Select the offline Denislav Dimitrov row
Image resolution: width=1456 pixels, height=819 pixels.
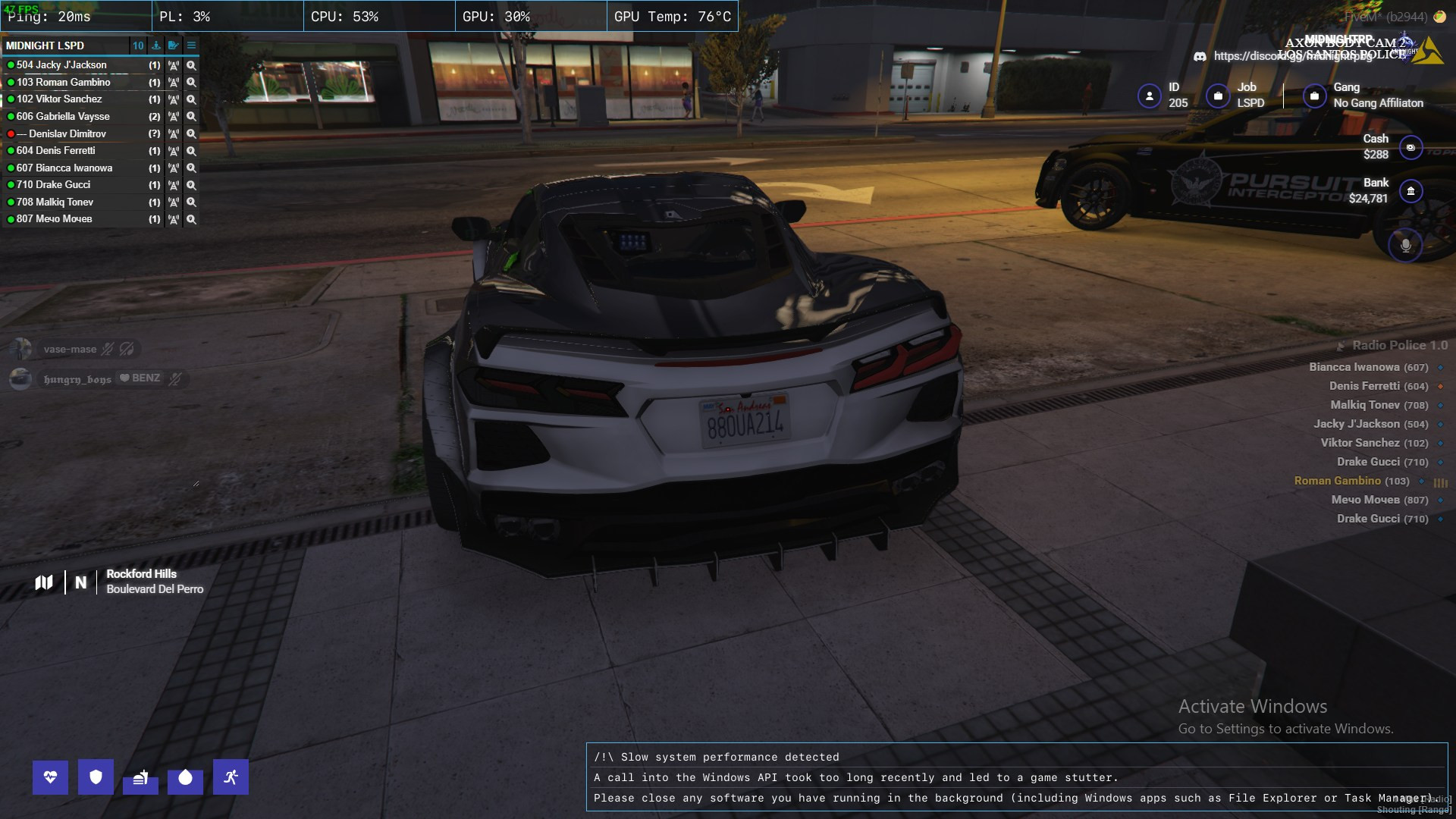coord(67,133)
